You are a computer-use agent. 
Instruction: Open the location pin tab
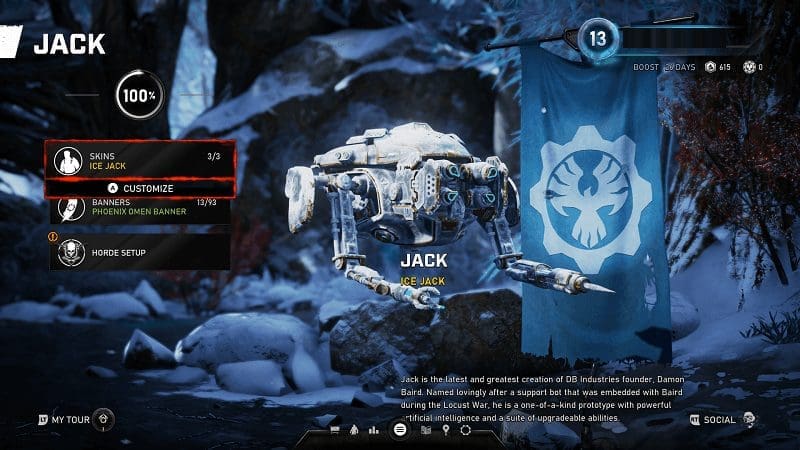tap(445, 430)
